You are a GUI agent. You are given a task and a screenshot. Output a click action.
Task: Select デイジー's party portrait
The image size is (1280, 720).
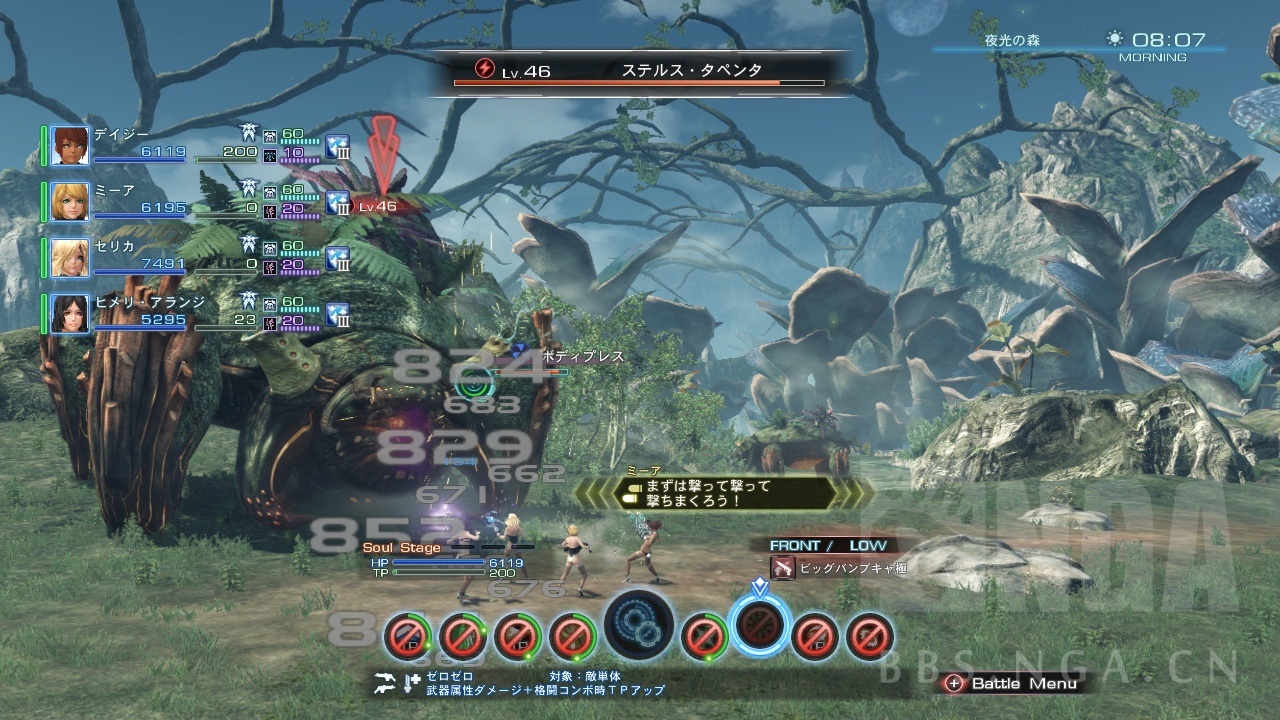70,146
